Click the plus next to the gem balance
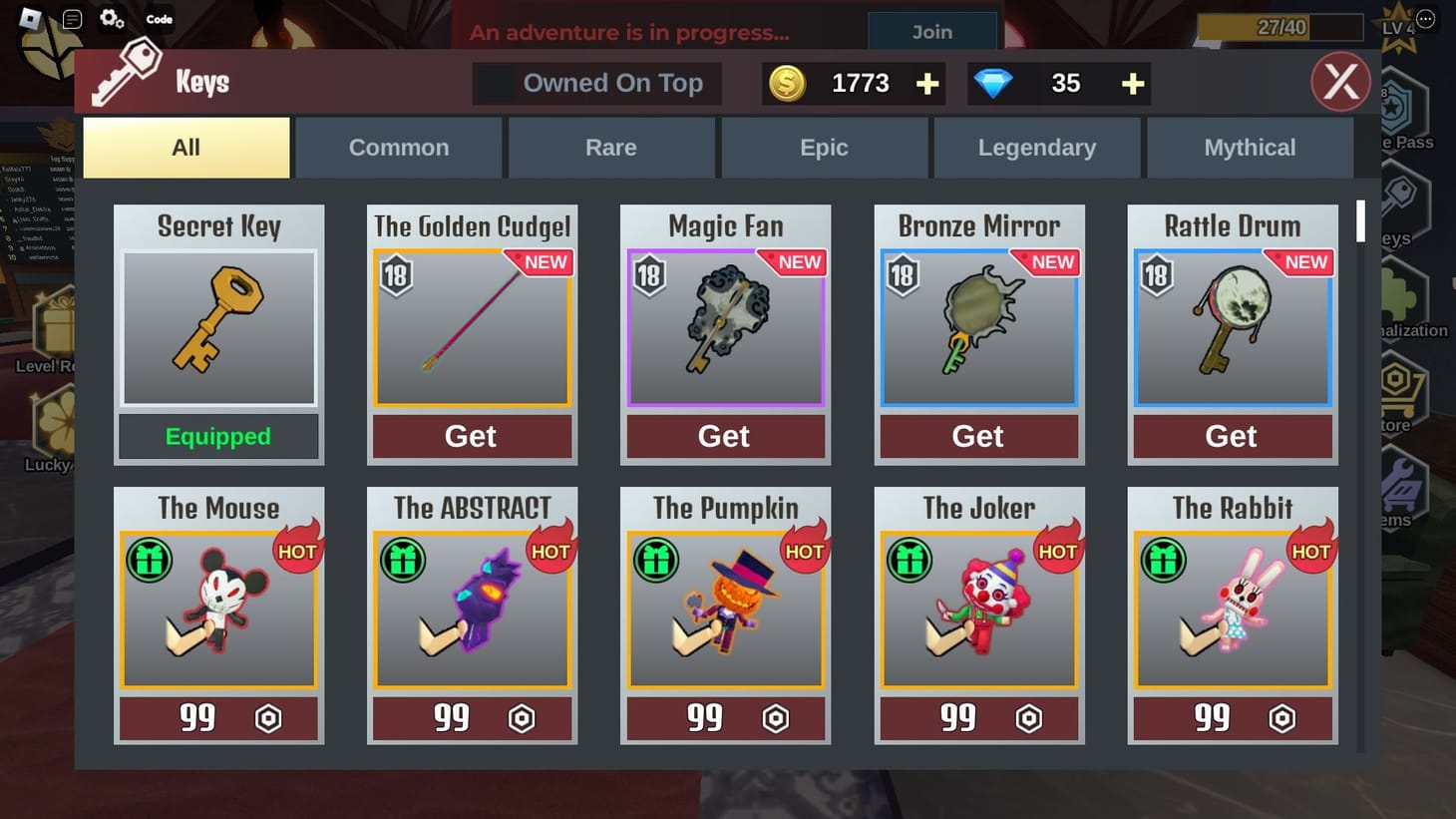 1131,84
